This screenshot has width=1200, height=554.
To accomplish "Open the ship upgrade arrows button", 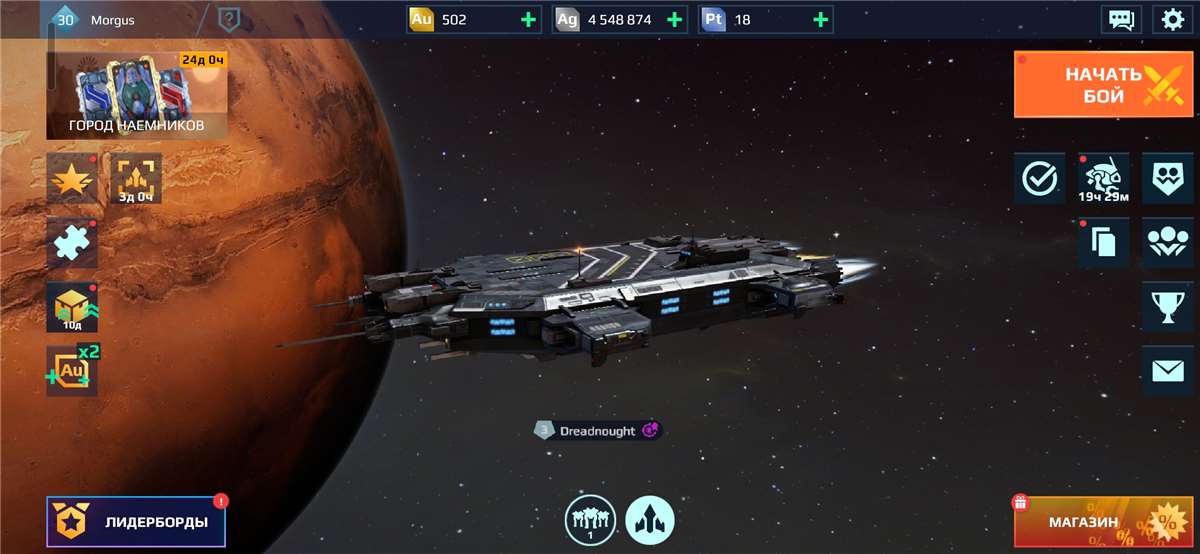I will pyautogui.click(x=650, y=521).
